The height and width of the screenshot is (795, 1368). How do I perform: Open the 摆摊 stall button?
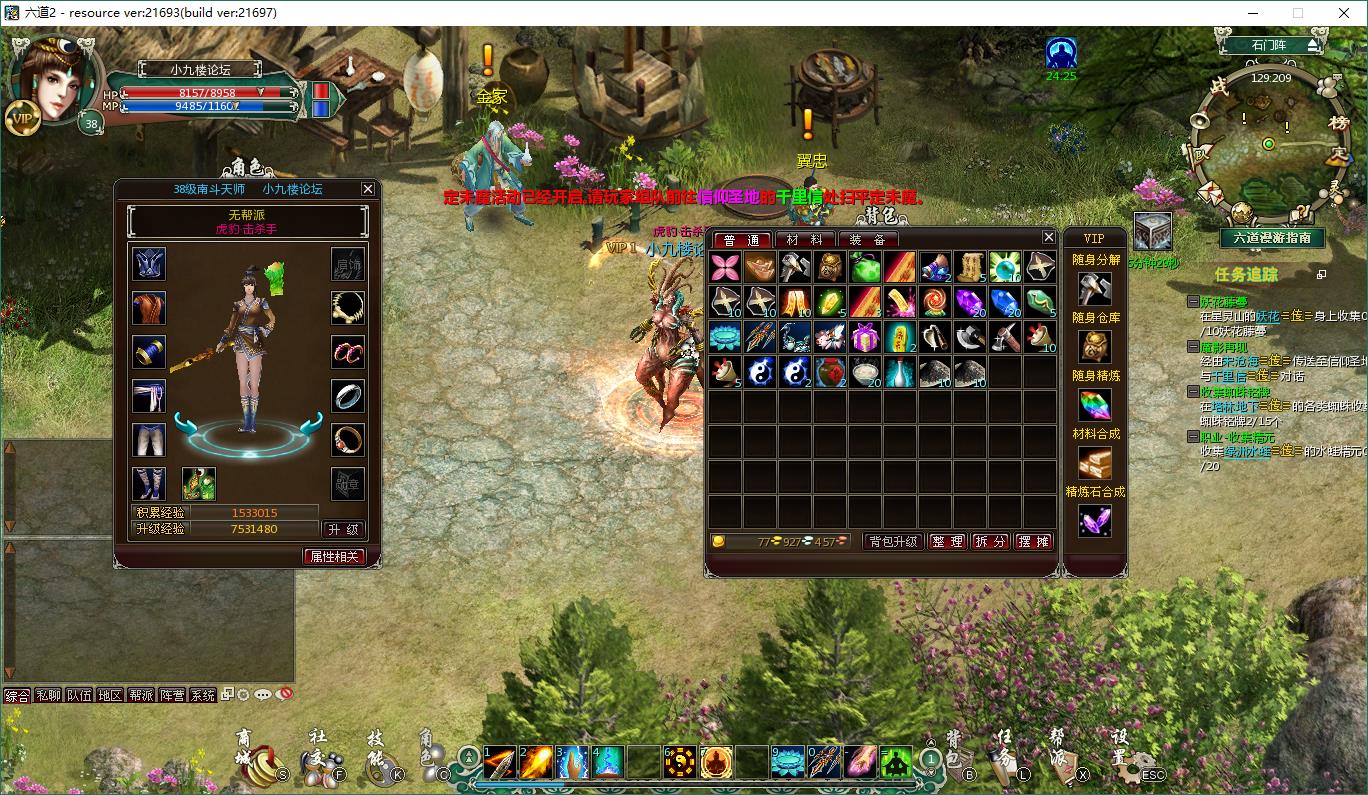point(1034,541)
